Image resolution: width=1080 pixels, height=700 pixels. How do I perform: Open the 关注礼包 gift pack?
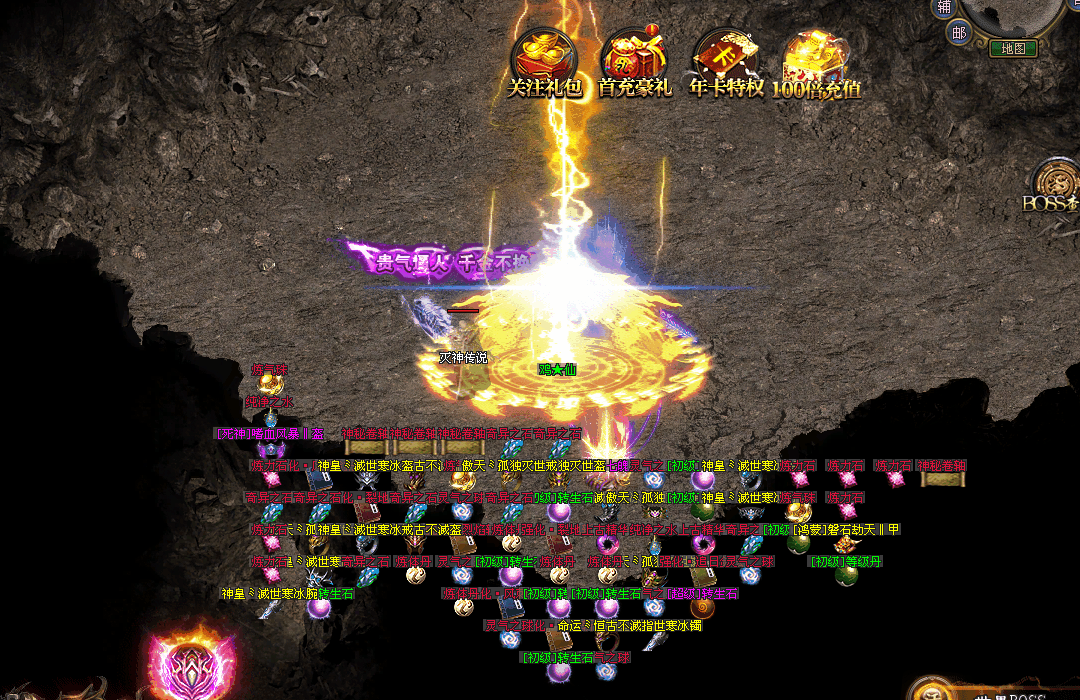[x=544, y=62]
